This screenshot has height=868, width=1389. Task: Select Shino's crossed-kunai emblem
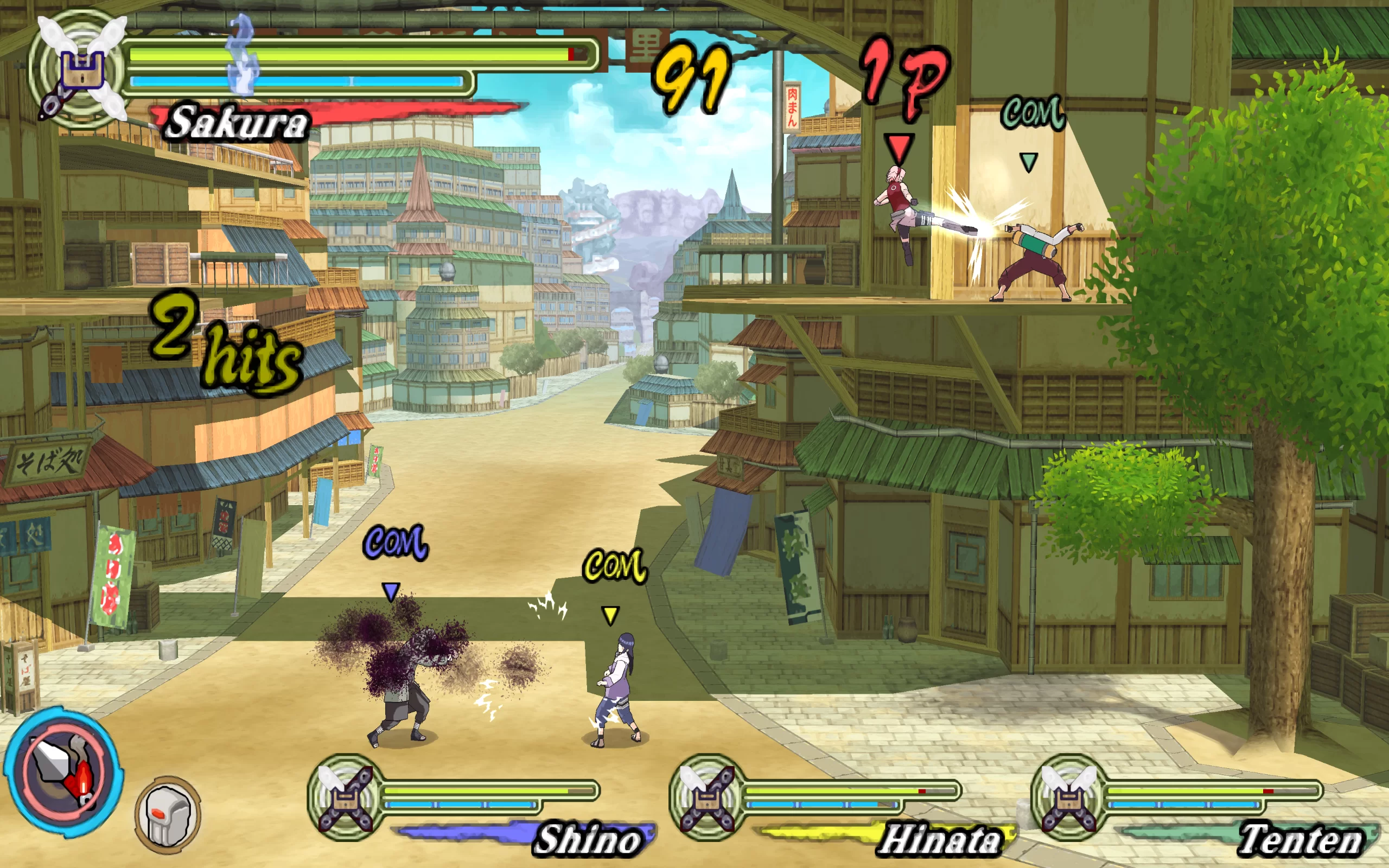(346, 798)
